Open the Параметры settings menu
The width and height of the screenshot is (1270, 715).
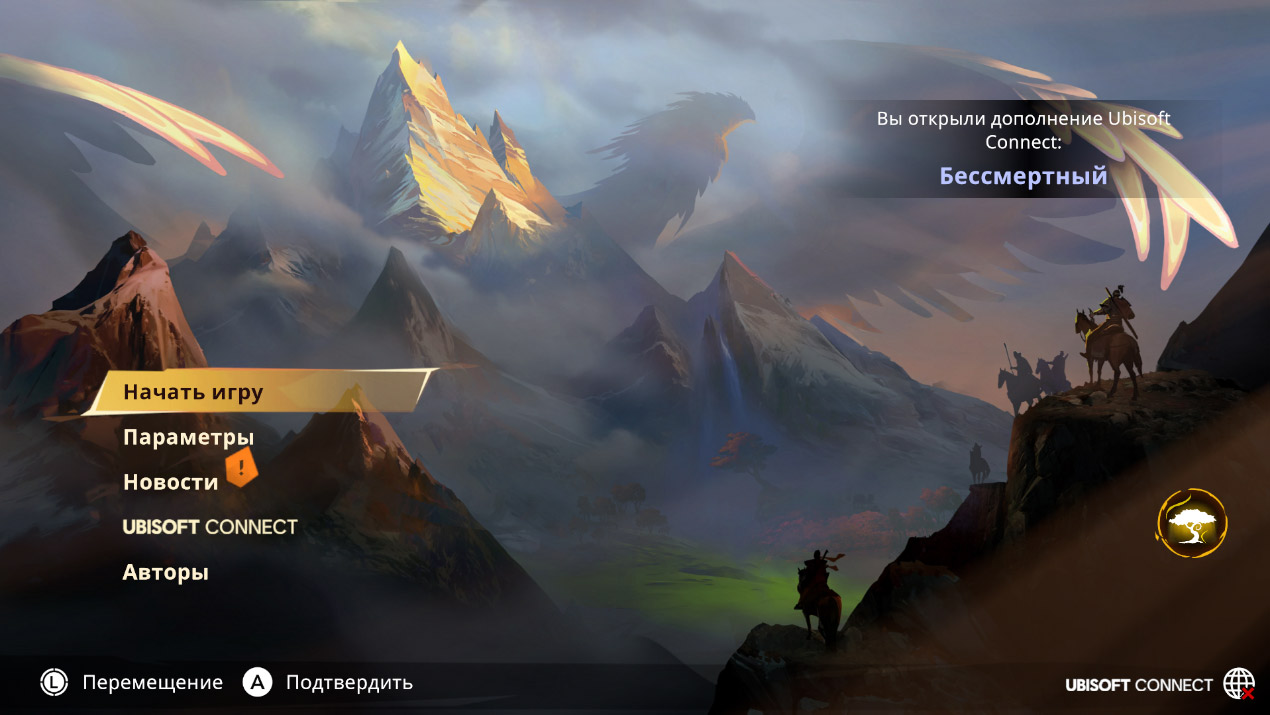pyautogui.click(x=188, y=437)
